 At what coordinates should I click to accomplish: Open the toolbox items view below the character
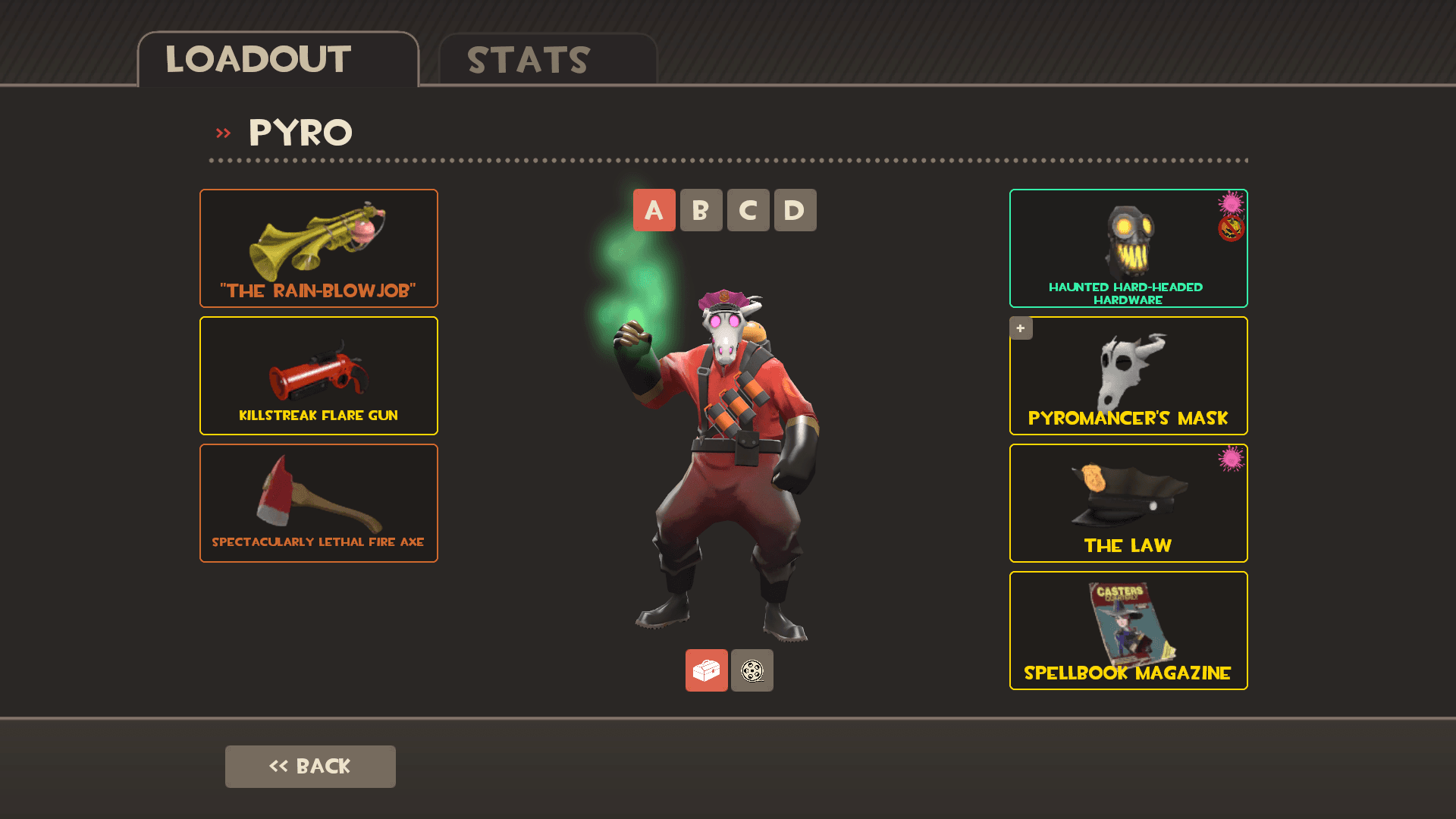[x=706, y=670]
